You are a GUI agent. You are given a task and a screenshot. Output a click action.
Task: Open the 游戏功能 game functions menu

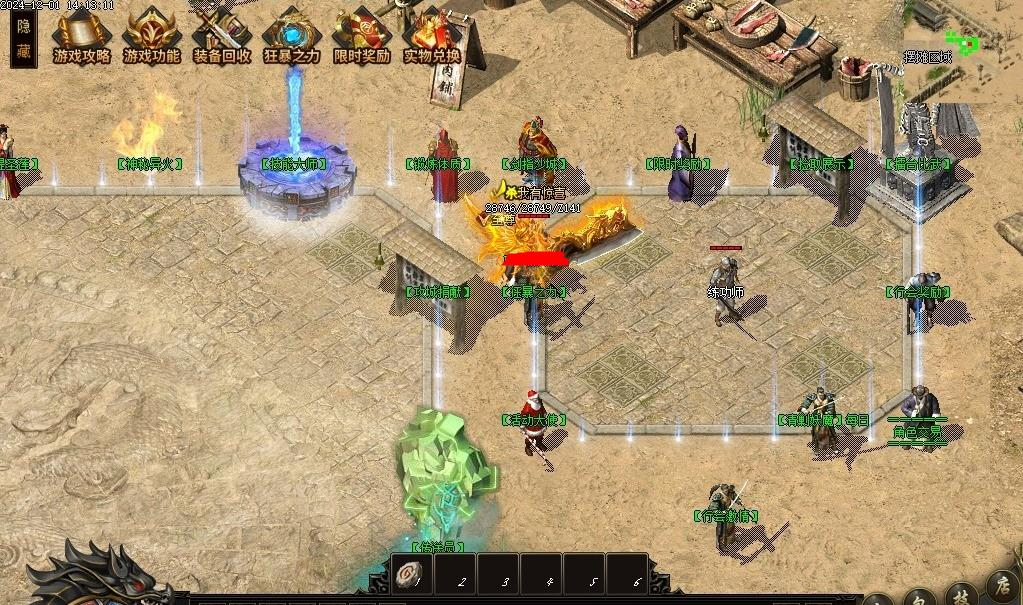tap(152, 37)
